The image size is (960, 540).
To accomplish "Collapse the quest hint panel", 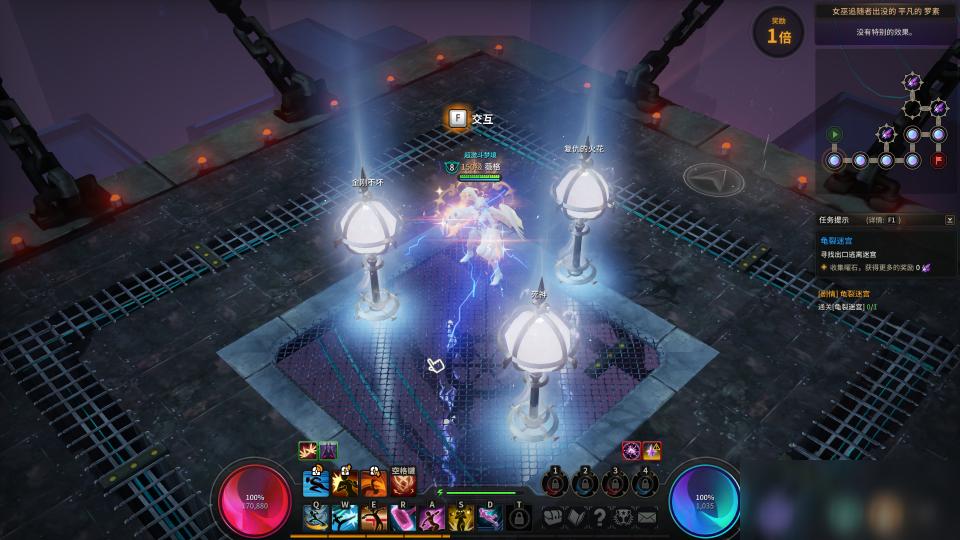I will pyautogui.click(x=949, y=220).
